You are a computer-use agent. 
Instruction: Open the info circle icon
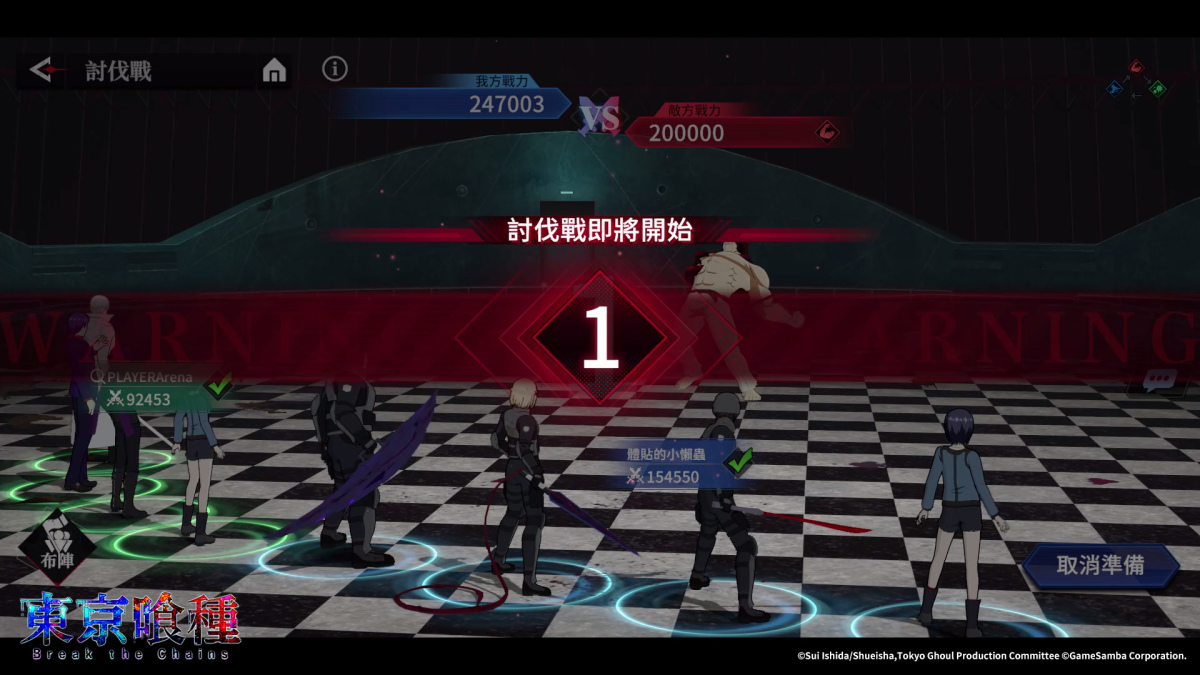click(x=335, y=68)
